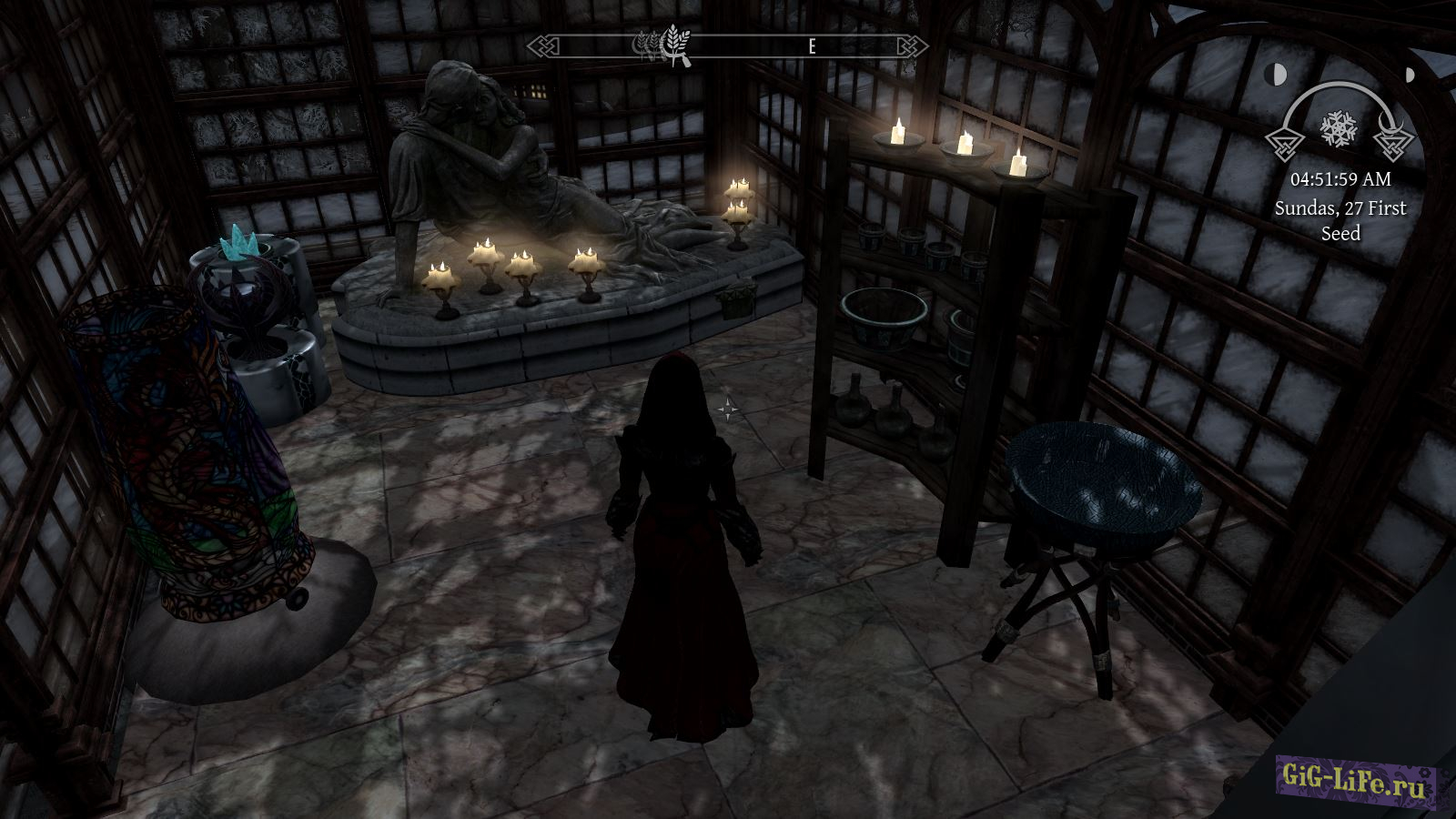Image resolution: width=1456 pixels, height=819 pixels.
Task: Click the wheat farm marker on the compass
Action: pos(674,44)
